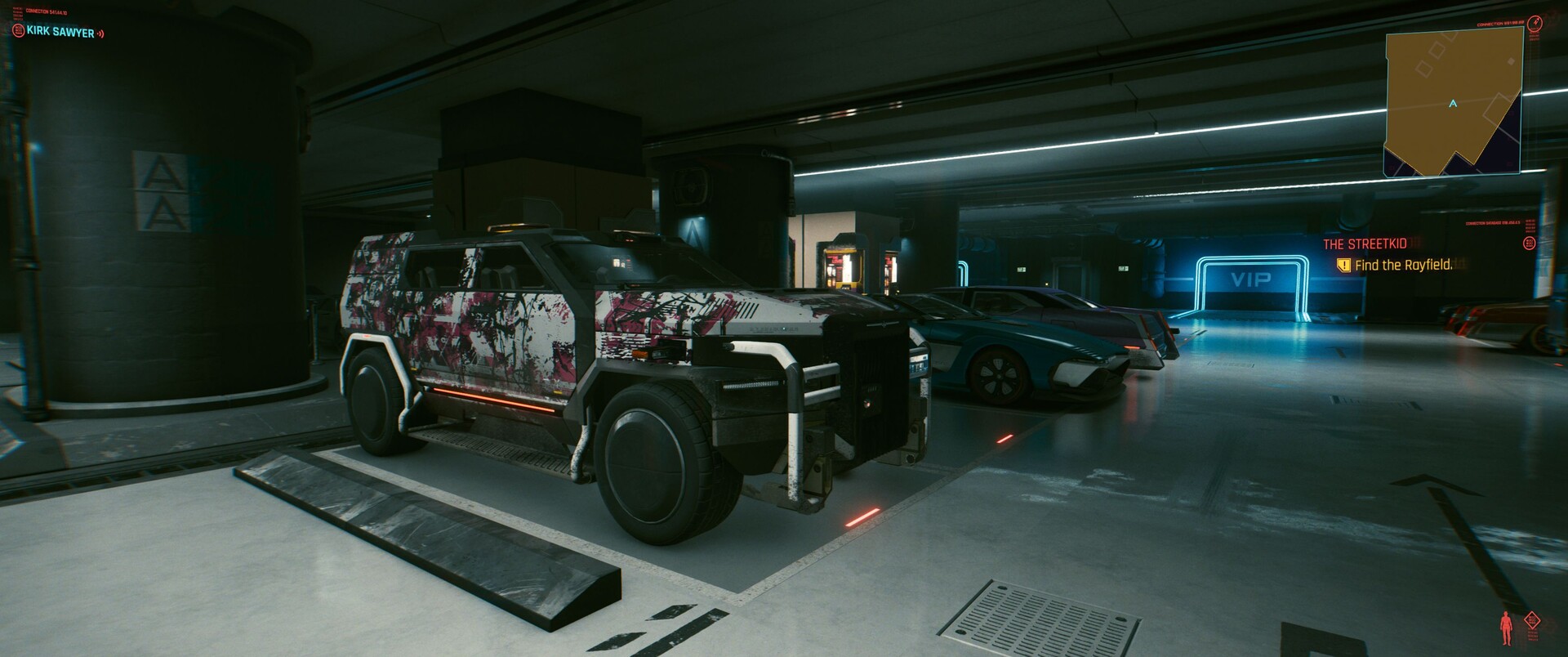Open The Streetkid quest tracker
The height and width of the screenshot is (657, 1568).
click(x=1365, y=244)
